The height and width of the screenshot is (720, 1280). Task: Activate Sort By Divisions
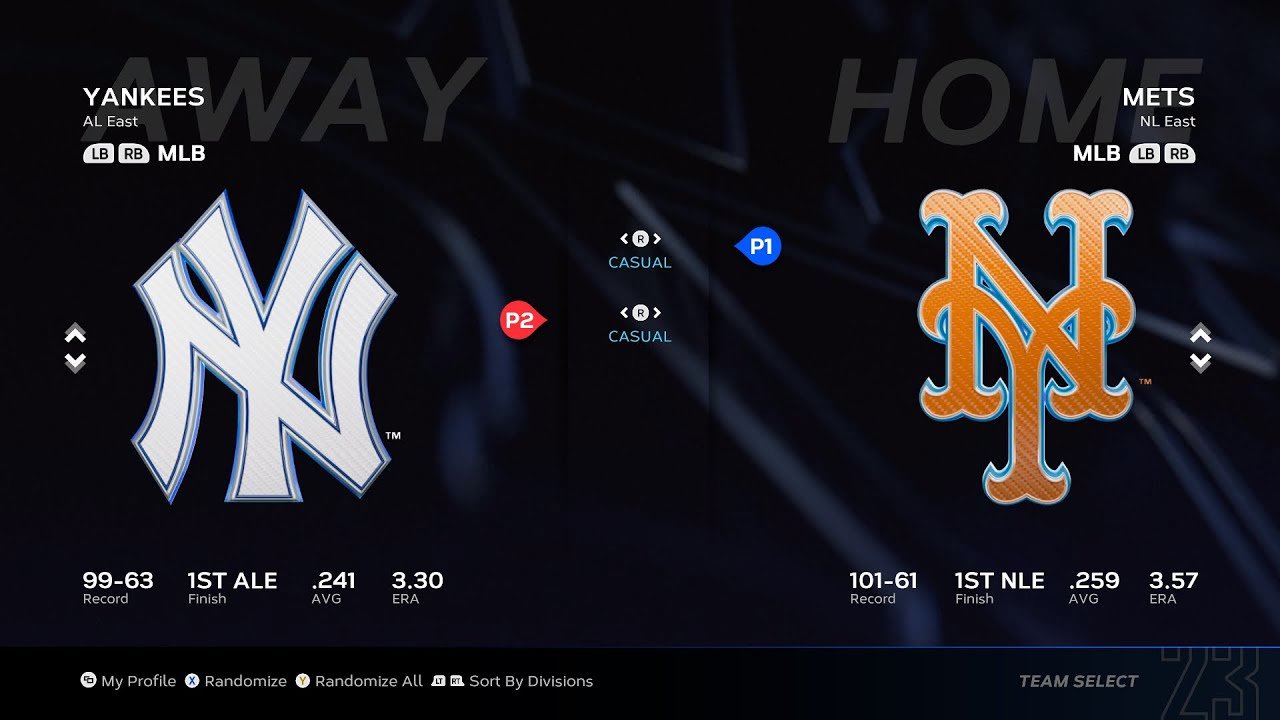(516, 681)
